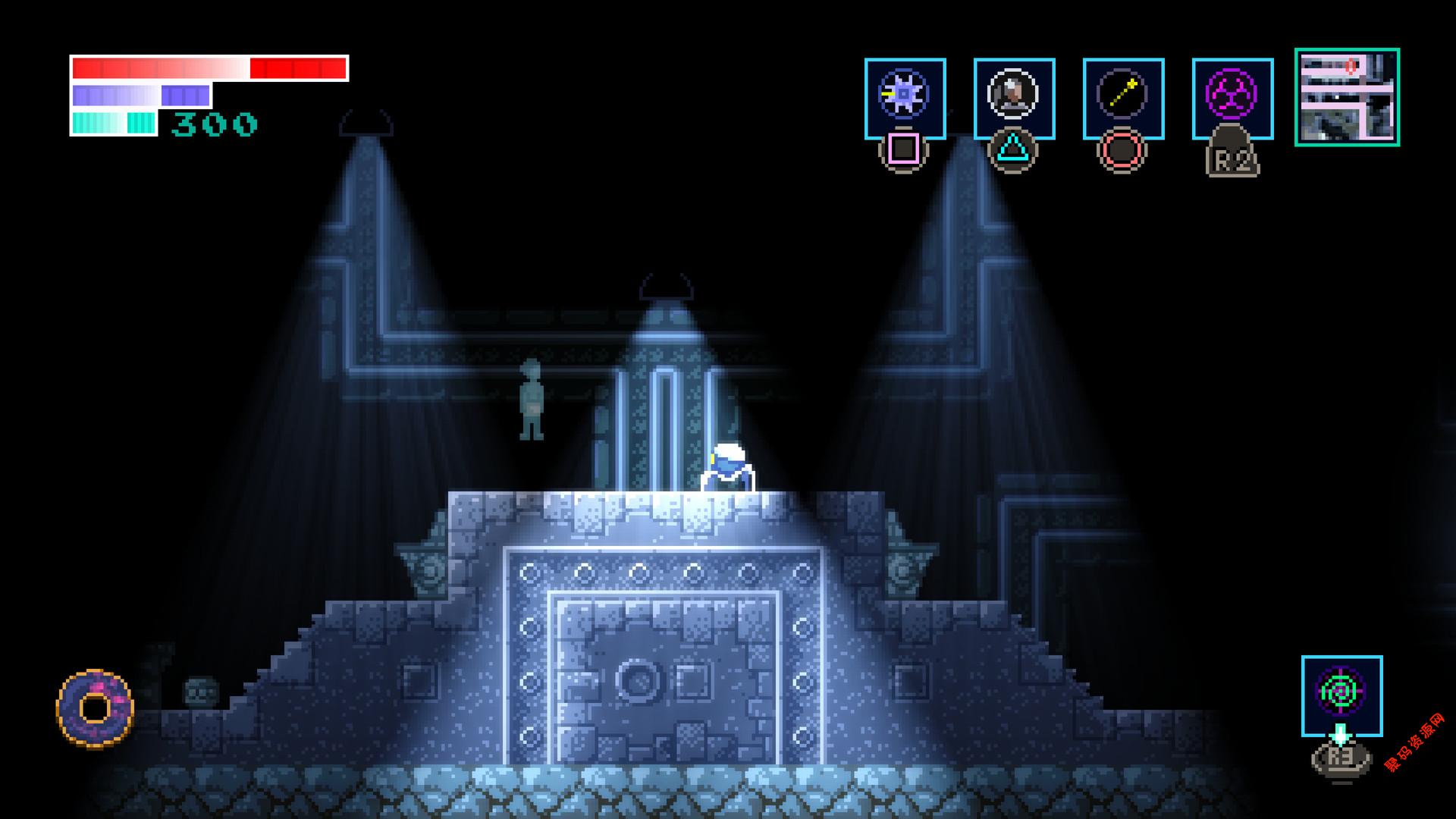Activate the character portrait ability slot
The image size is (1456, 819).
1014,98
